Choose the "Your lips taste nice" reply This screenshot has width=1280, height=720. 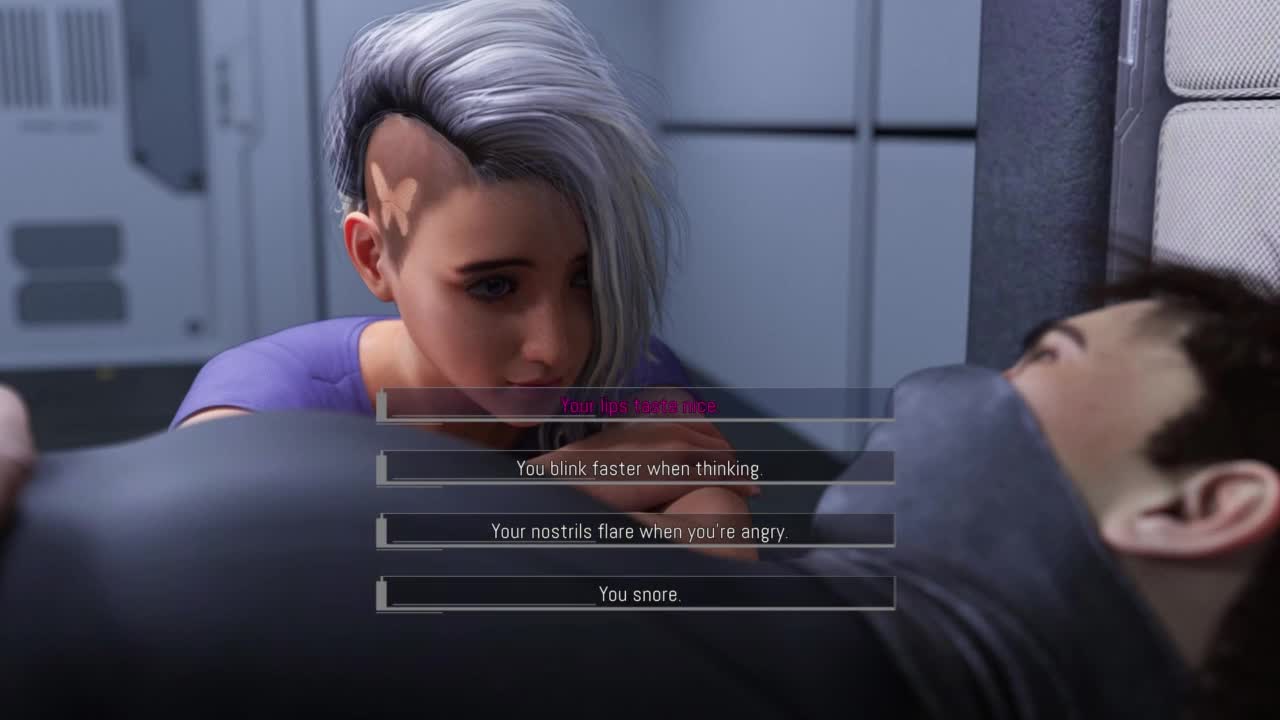tap(638, 406)
